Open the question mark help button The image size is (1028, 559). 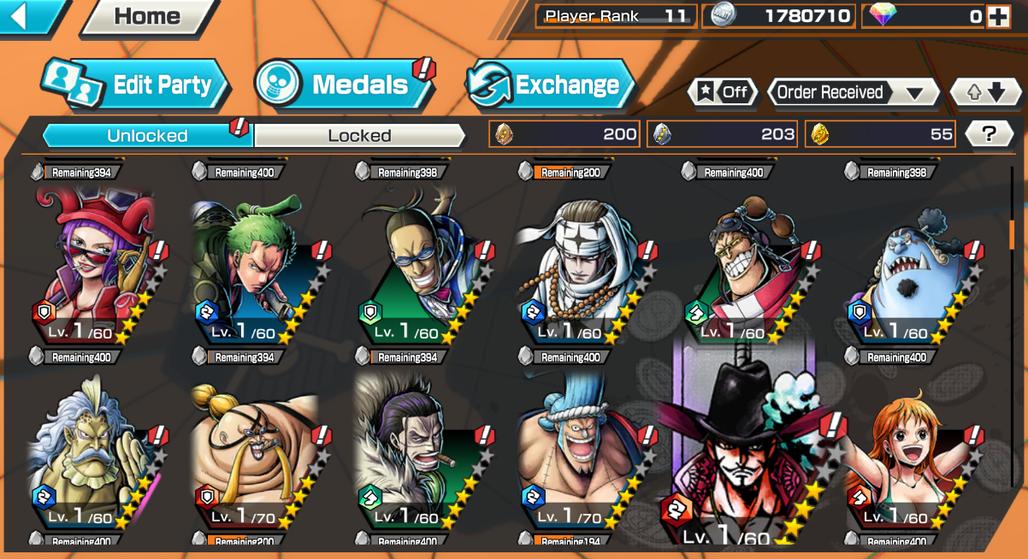pyautogui.click(x=989, y=134)
